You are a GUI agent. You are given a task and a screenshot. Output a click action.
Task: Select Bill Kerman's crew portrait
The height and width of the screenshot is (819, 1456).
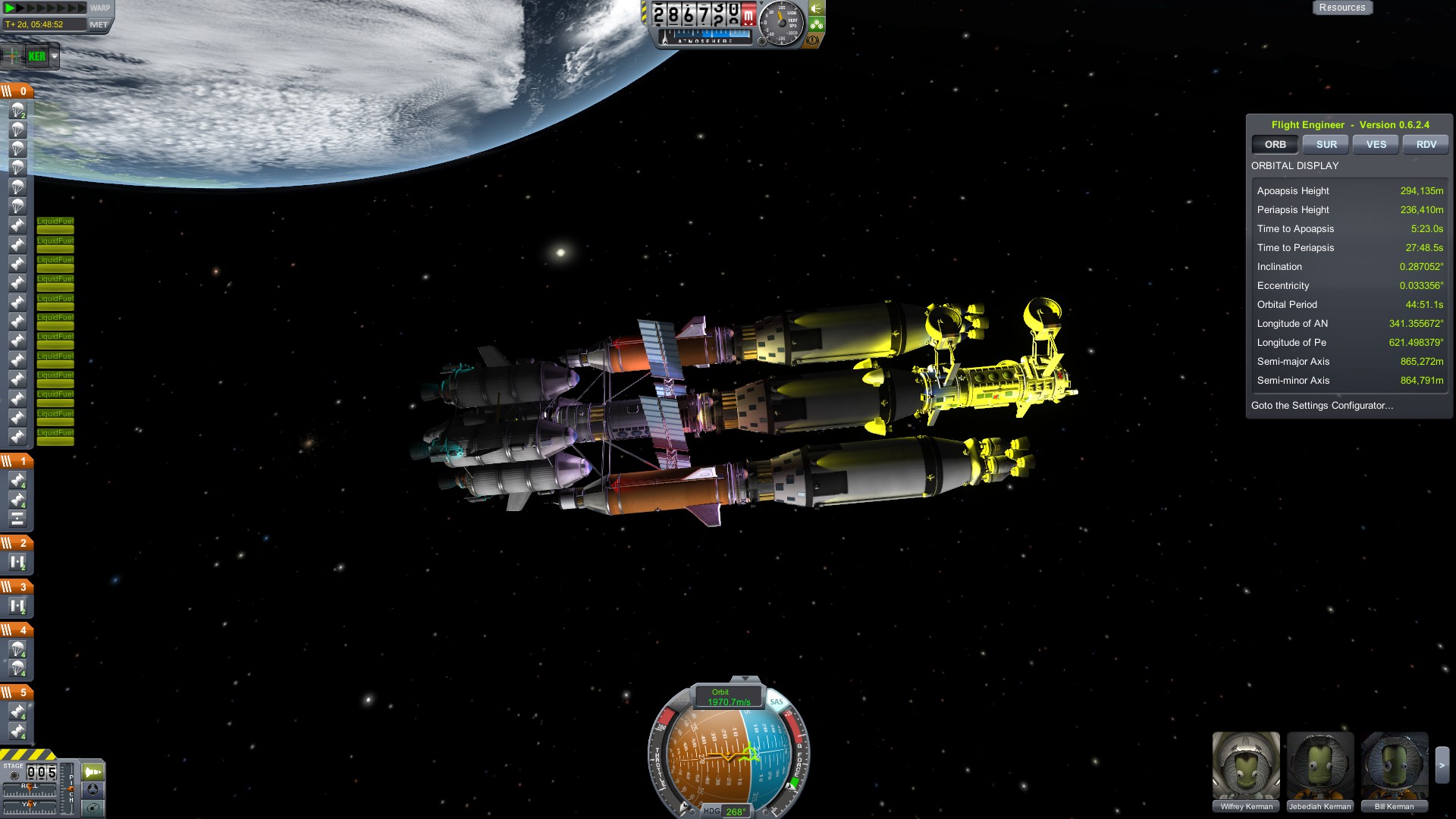pyautogui.click(x=1394, y=766)
